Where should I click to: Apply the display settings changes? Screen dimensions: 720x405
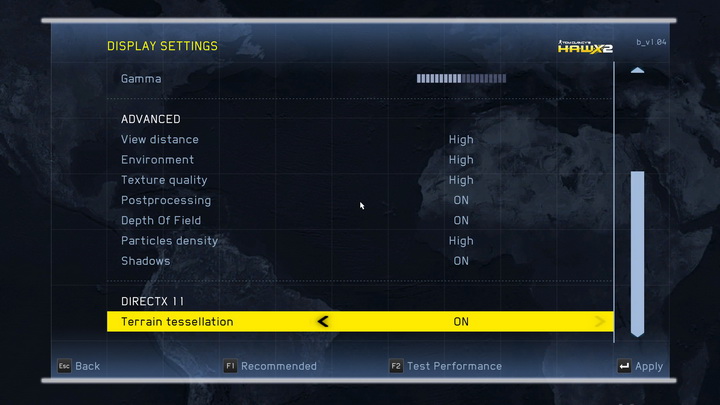pos(640,366)
